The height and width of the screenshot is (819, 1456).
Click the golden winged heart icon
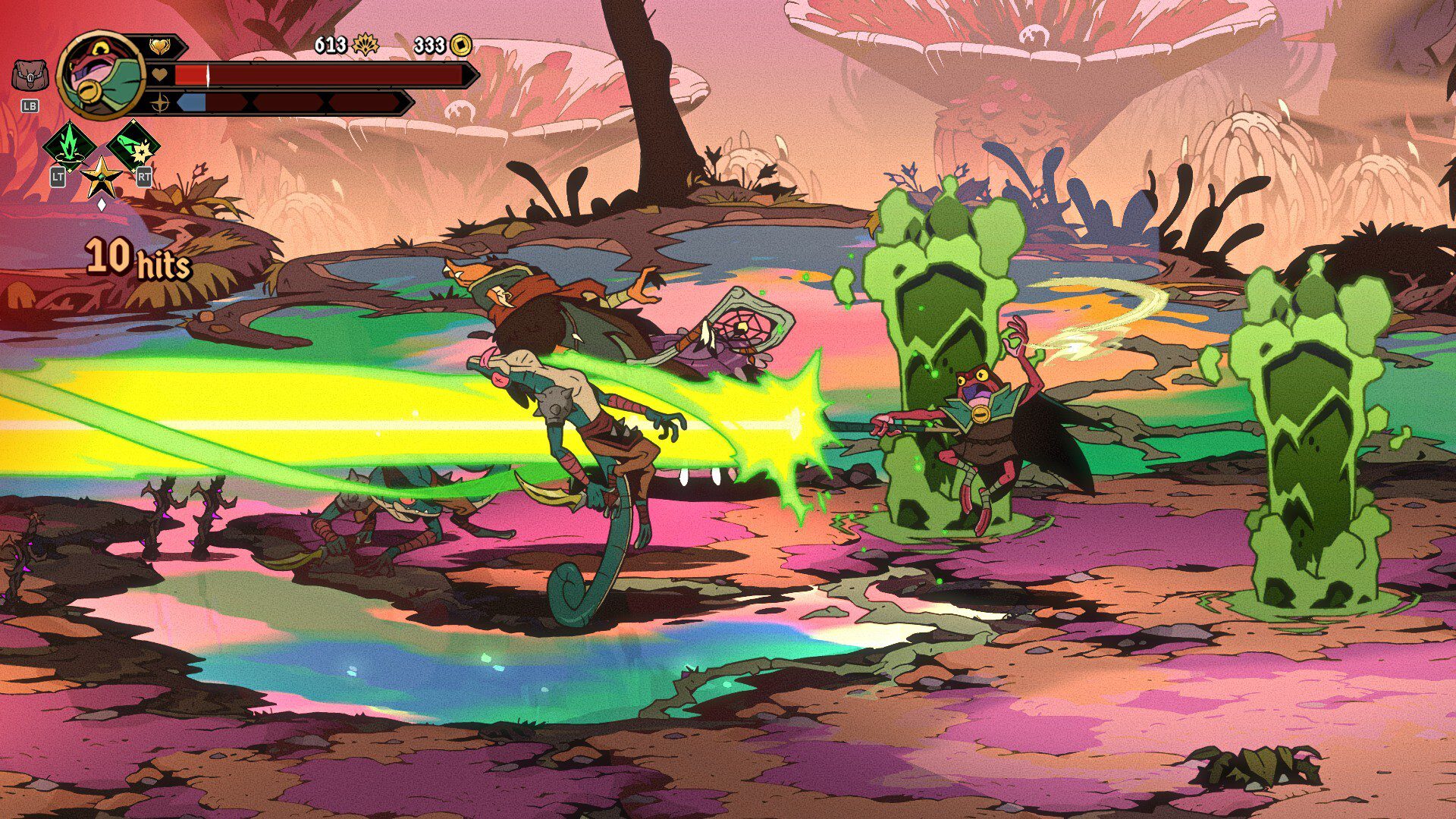[x=159, y=47]
